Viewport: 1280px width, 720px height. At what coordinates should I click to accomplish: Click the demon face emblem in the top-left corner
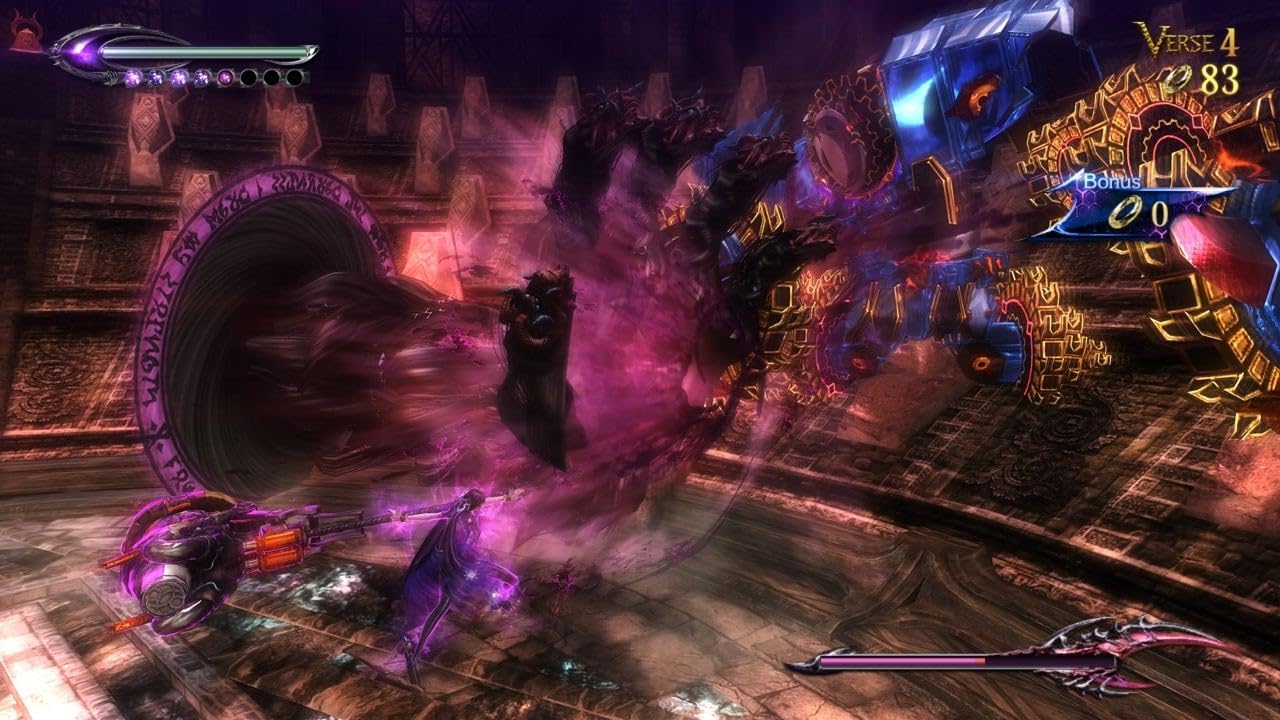click(27, 30)
